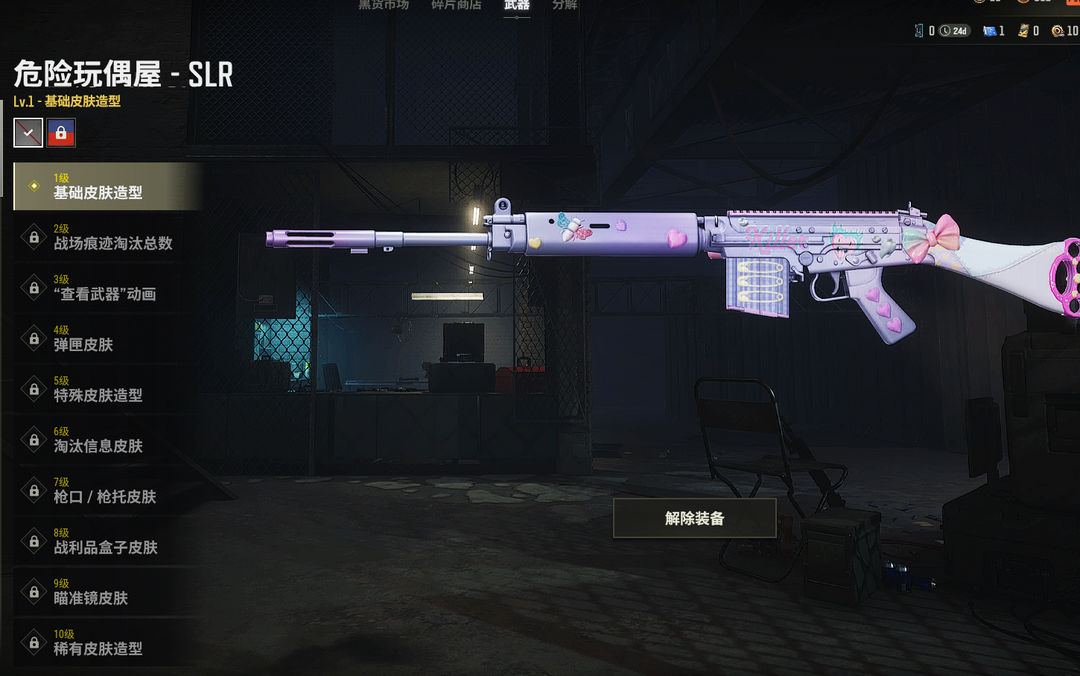Switch to the 分解 tab
Image resolution: width=1080 pixels, height=676 pixels.
tap(565, 5)
